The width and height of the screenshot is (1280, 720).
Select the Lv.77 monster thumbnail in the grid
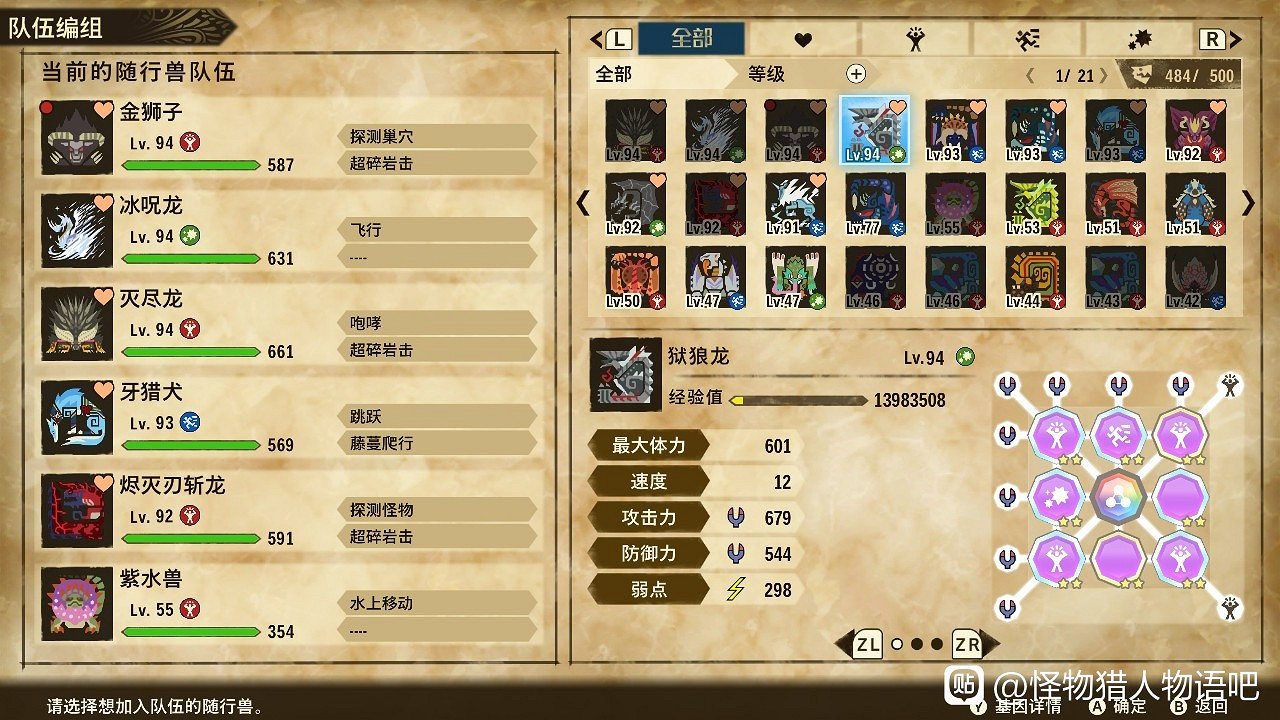pyautogui.click(x=874, y=204)
